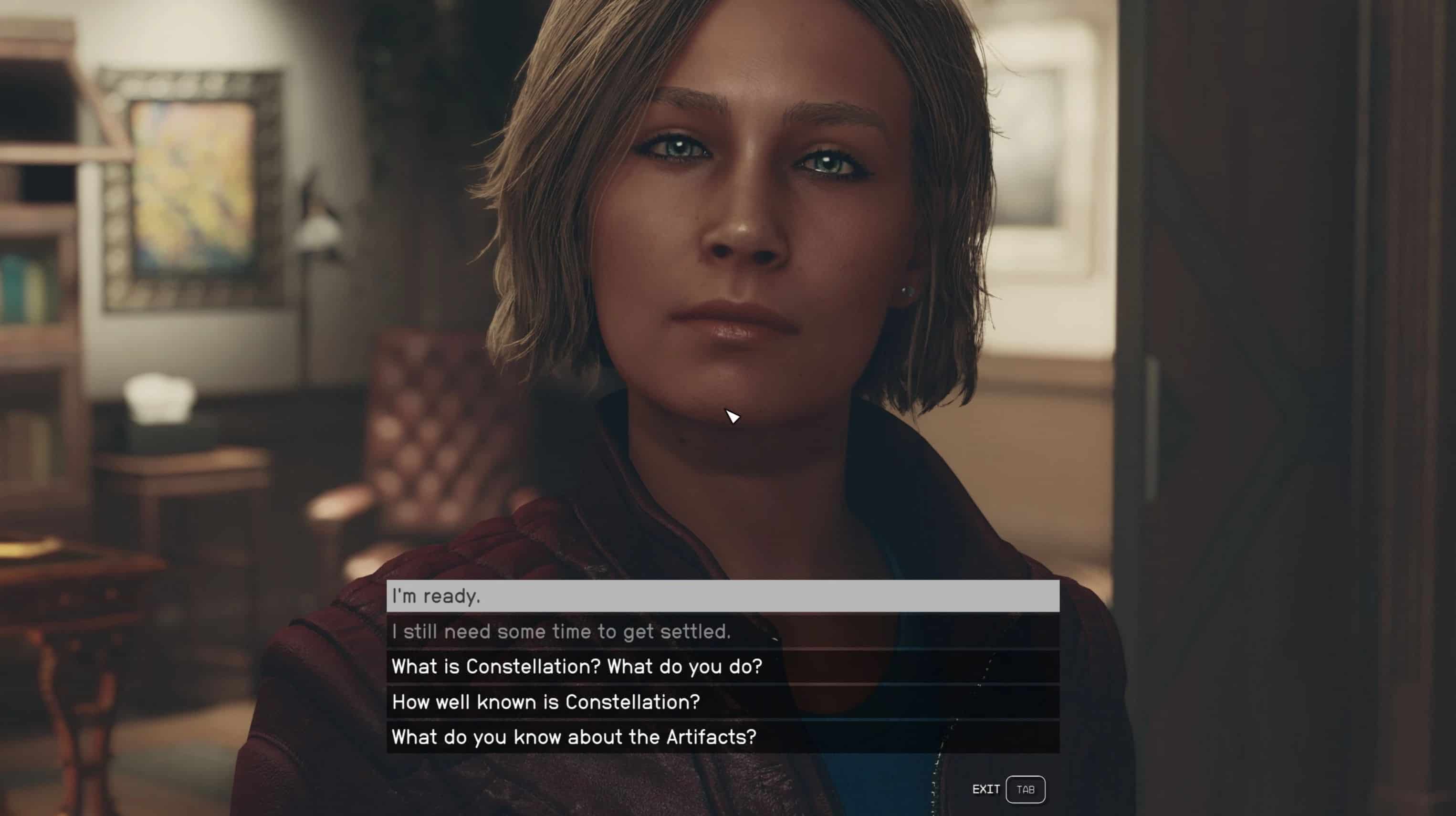Ask "What is Constellation? What do you do?"
This screenshot has width=1456, height=816.
[x=723, y=667]
